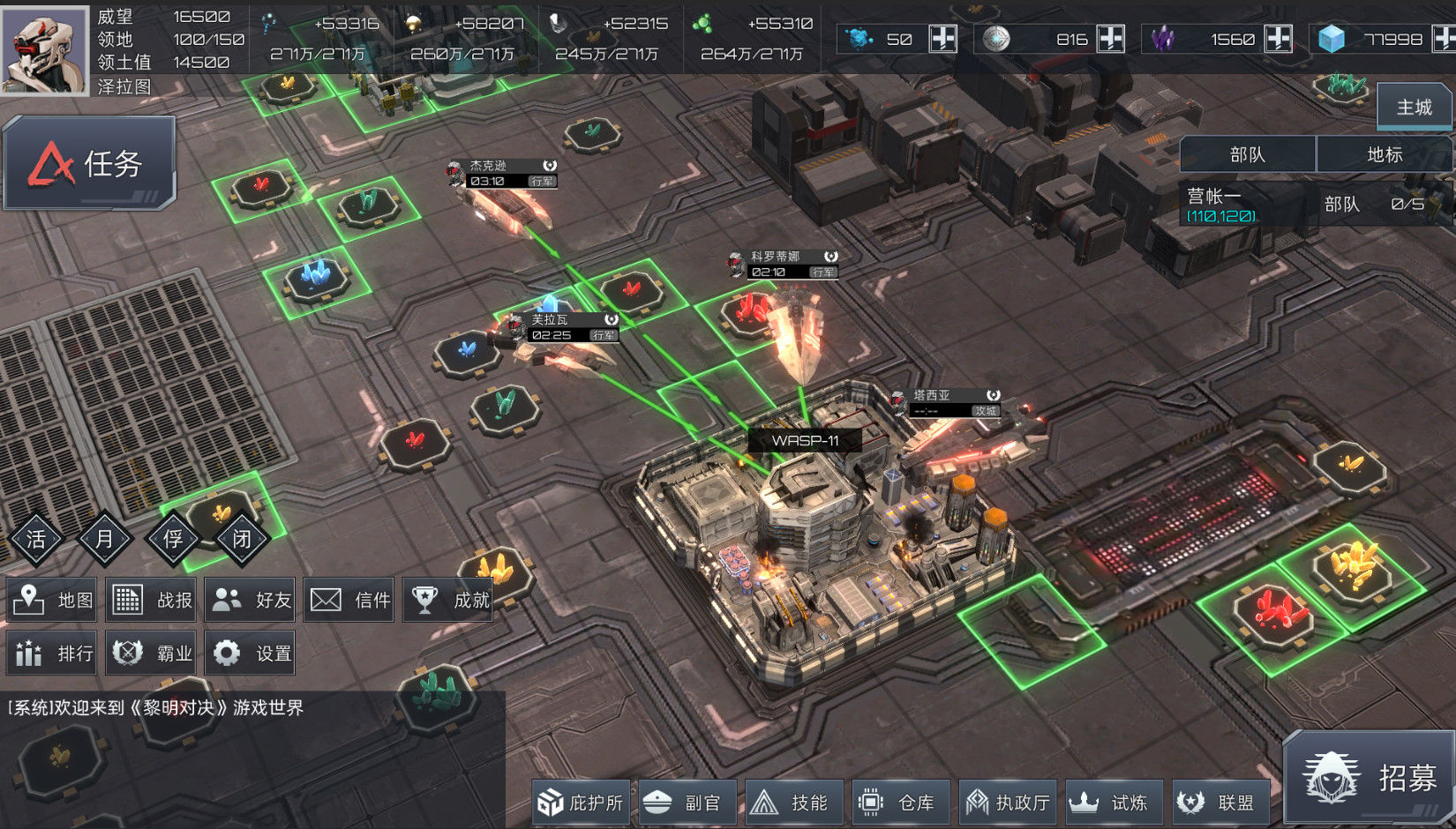The height and width of the screenshot is (829, 1456).
Task: Go to 主城 main city
Action: click(x=1414, y=107)
